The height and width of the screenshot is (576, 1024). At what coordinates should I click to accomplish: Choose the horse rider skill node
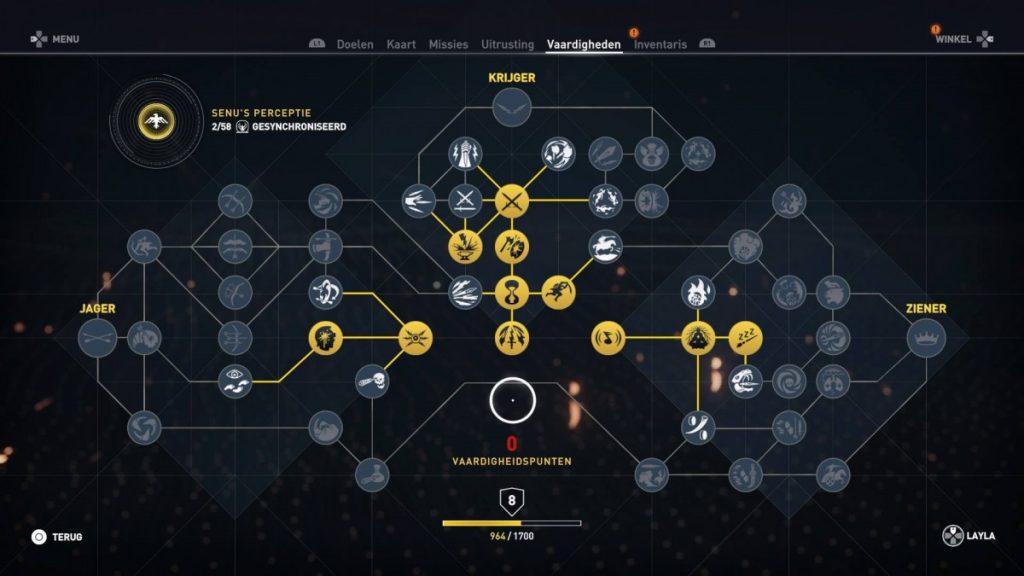coord(605,246)
